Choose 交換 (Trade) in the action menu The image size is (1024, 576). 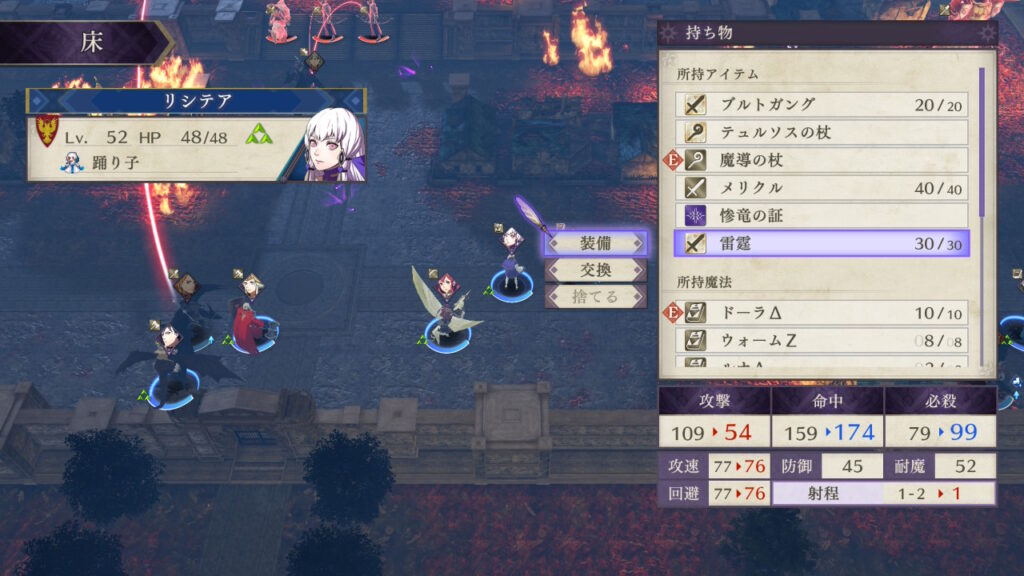596,270
